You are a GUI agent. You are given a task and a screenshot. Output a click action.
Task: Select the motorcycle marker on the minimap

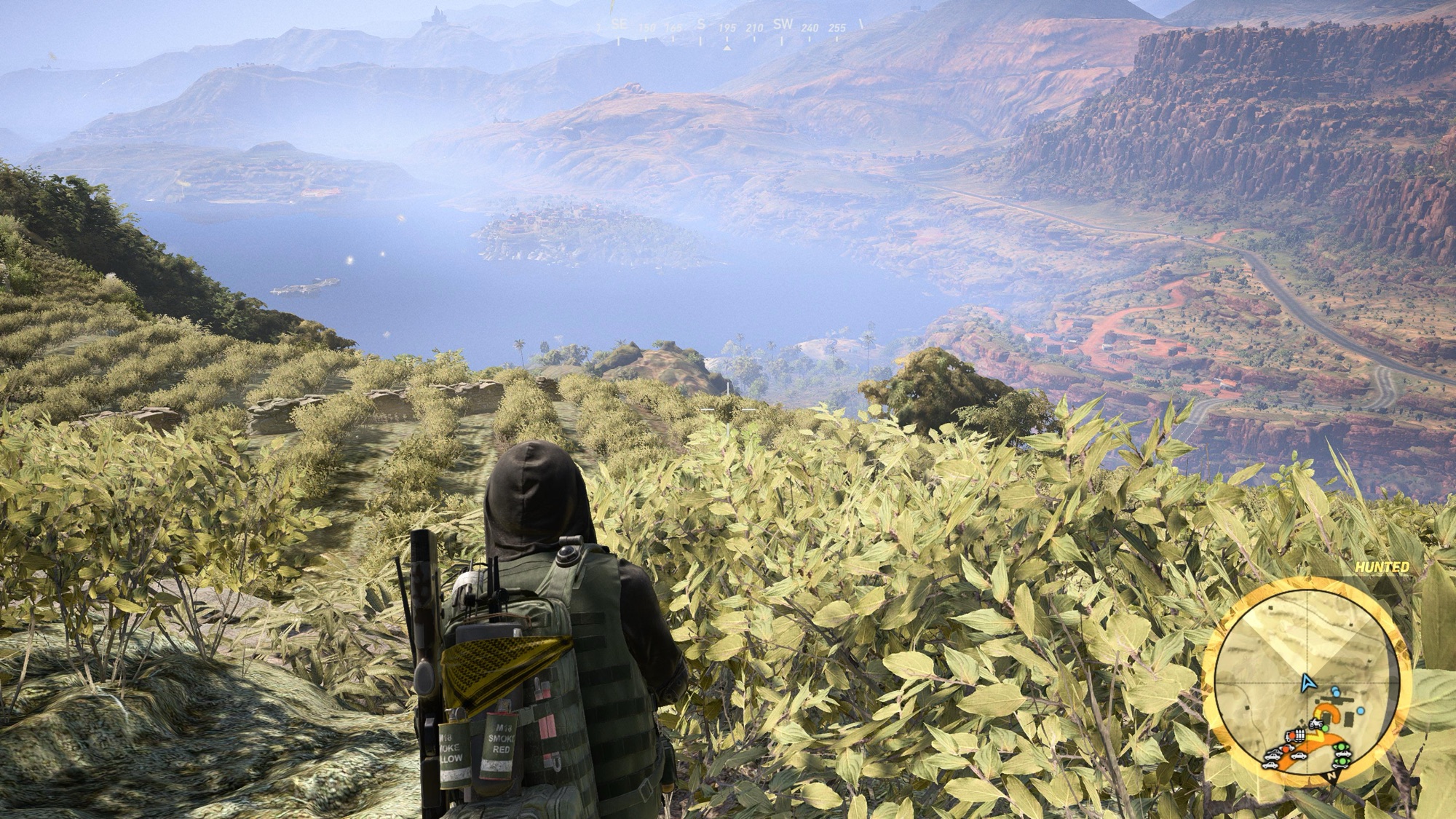[1315, 723]
